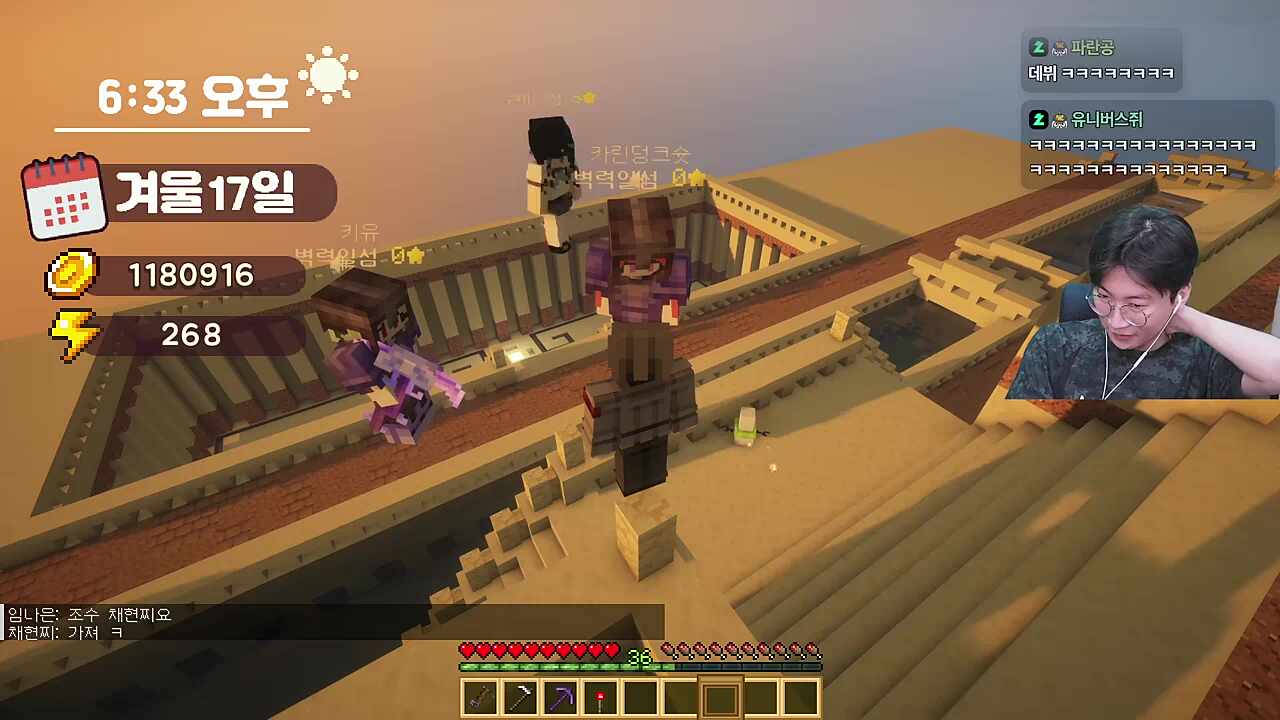Image resolution: width=1280 pixels, height=720 pixels.
Task: Click the gold coin money icon
Action: pos(72,274)
